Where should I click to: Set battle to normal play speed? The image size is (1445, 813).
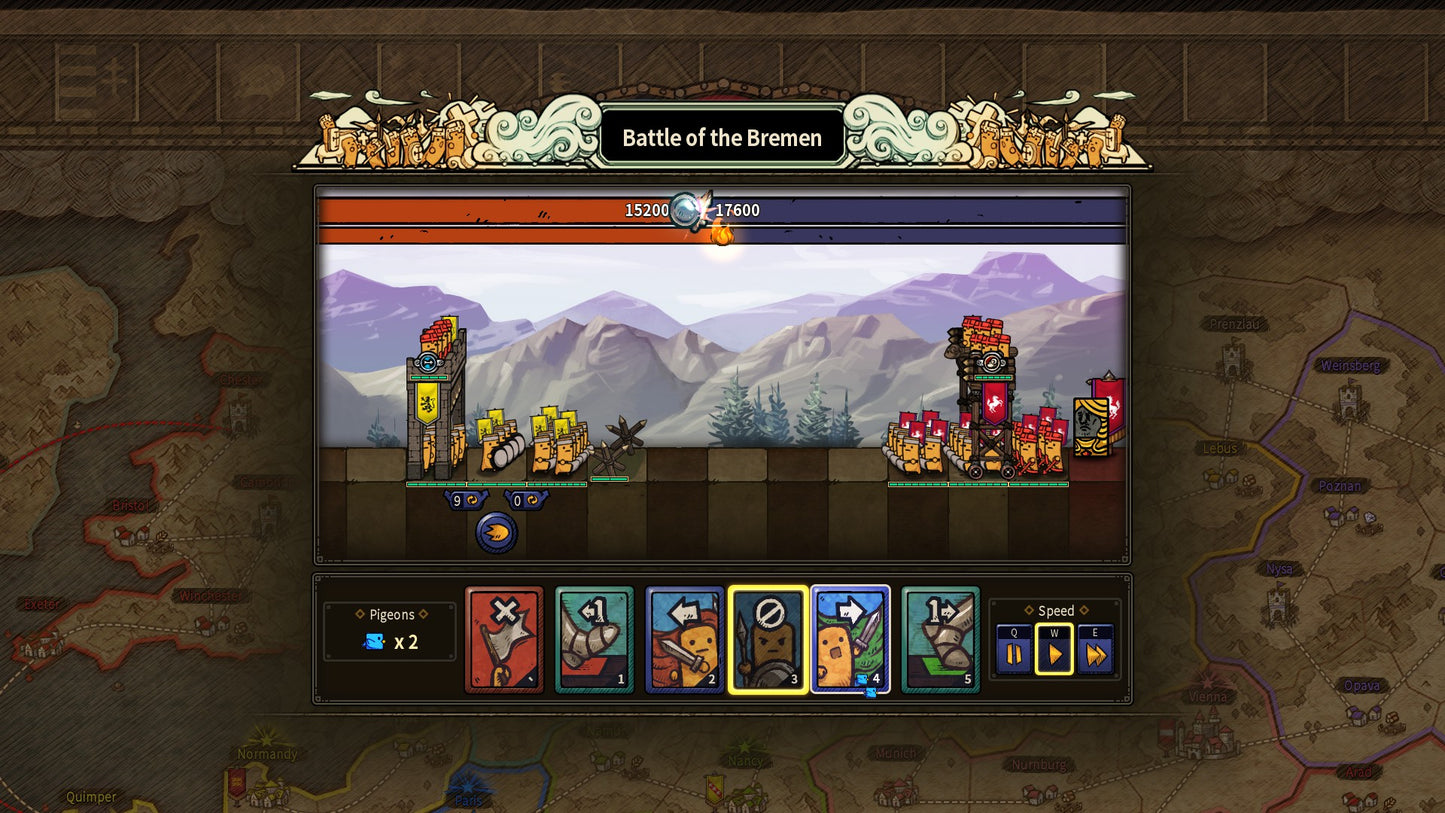pyautogui.click(x=1054, y=654)
